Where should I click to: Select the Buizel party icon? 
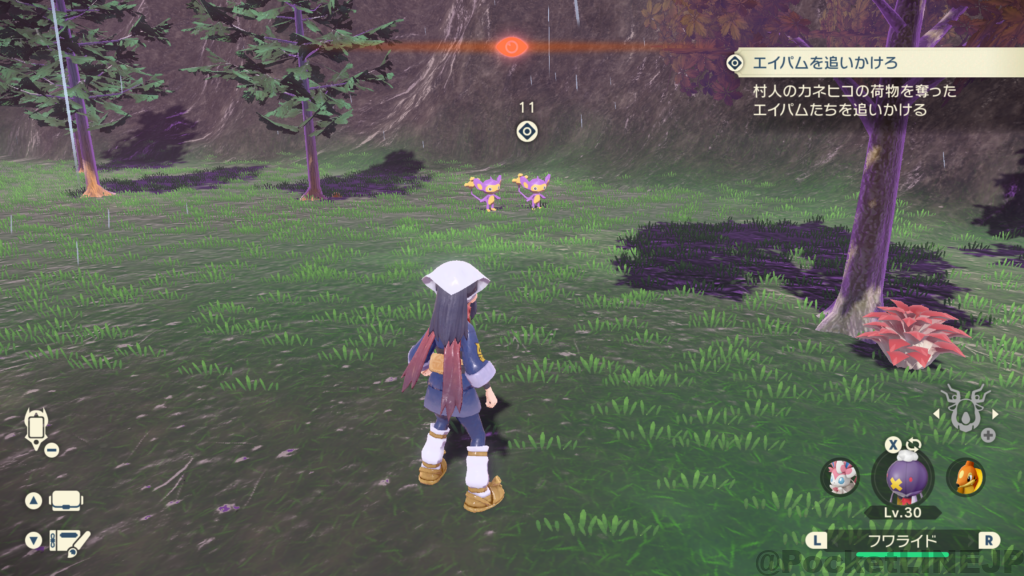[x=965, y=477]
